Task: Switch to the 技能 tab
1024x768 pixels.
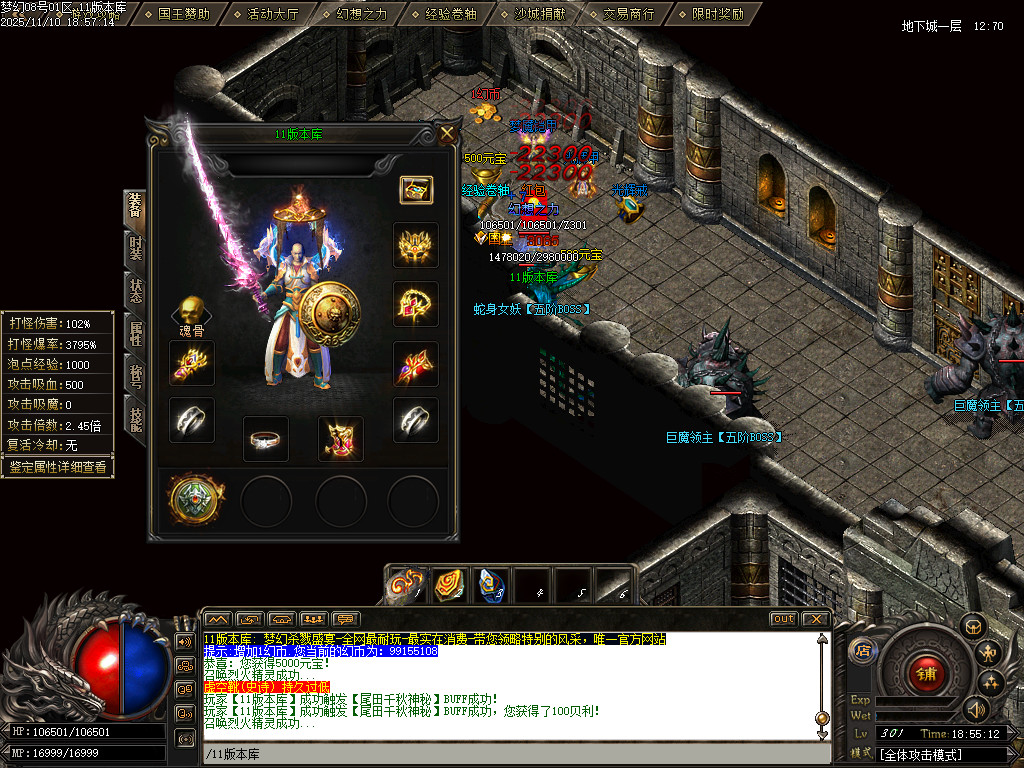Action: (135, 419)
